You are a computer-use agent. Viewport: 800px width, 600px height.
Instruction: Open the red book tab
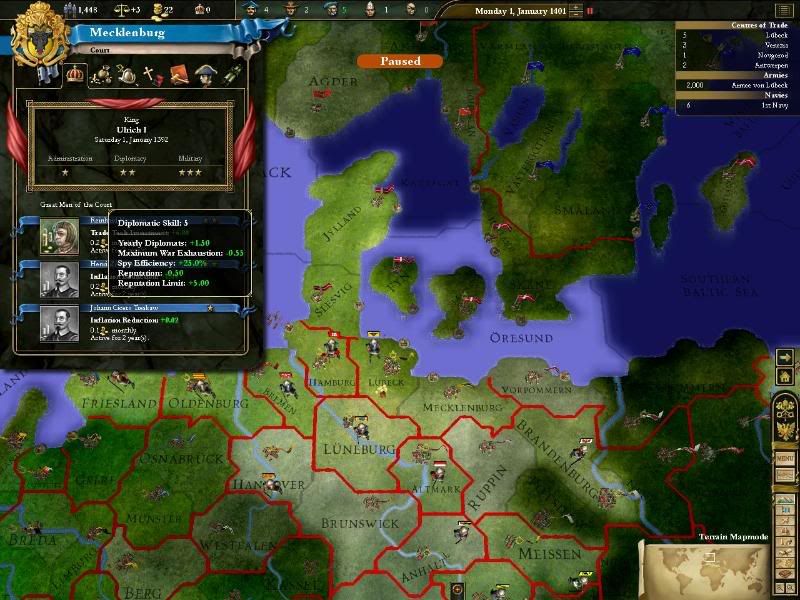(x=180, y=74)
